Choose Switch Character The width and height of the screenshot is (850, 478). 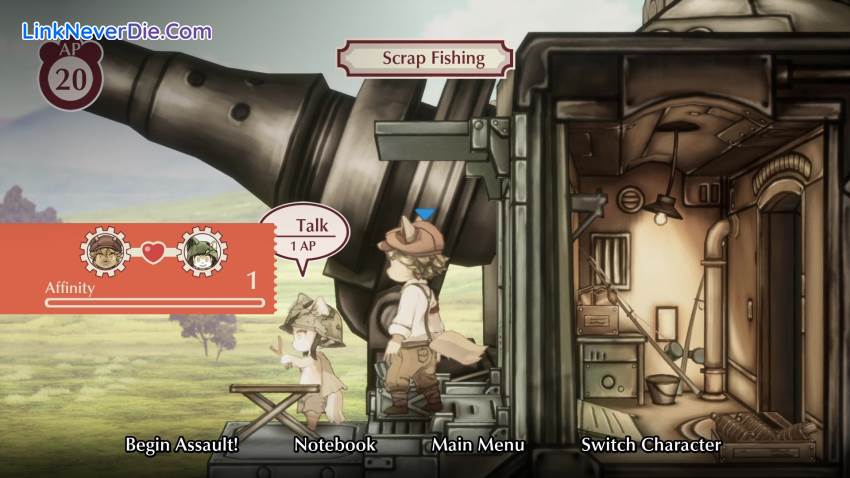pyautogui.click(x=651, y=445)
